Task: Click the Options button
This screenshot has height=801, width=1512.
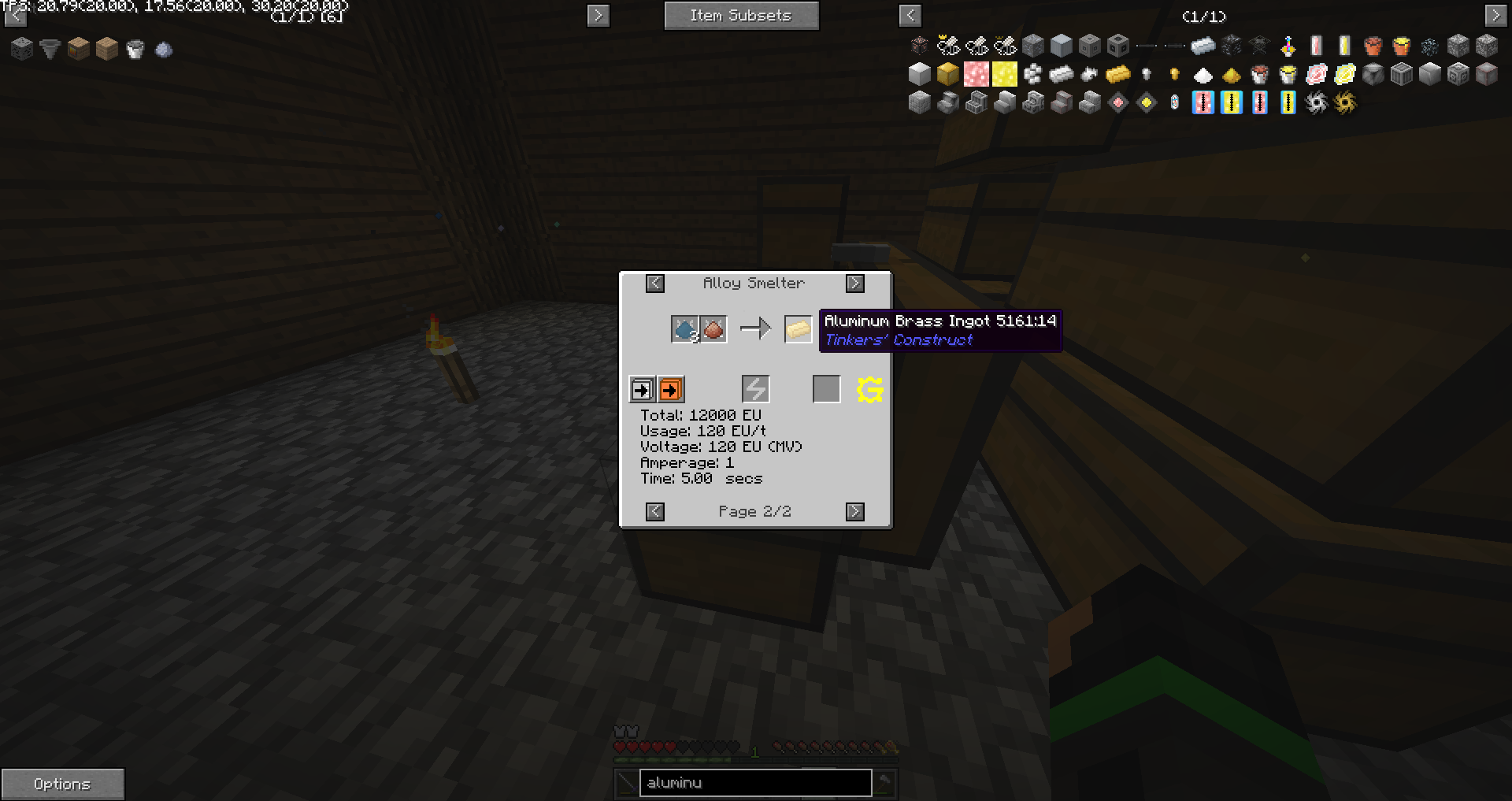Action: coord(62,784)
